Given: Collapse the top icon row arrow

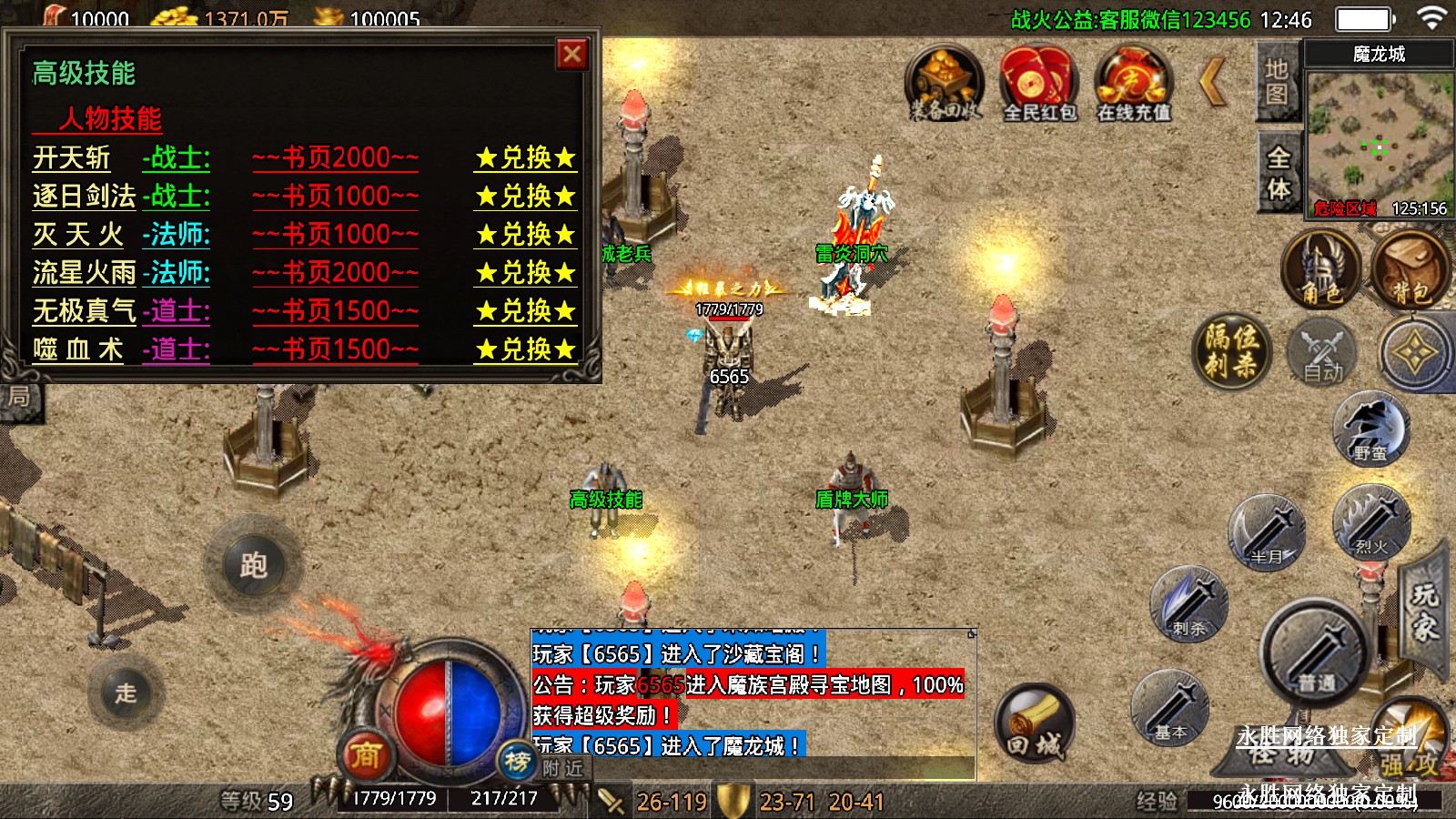Looking at the screenshot, I should [1213, 82].
